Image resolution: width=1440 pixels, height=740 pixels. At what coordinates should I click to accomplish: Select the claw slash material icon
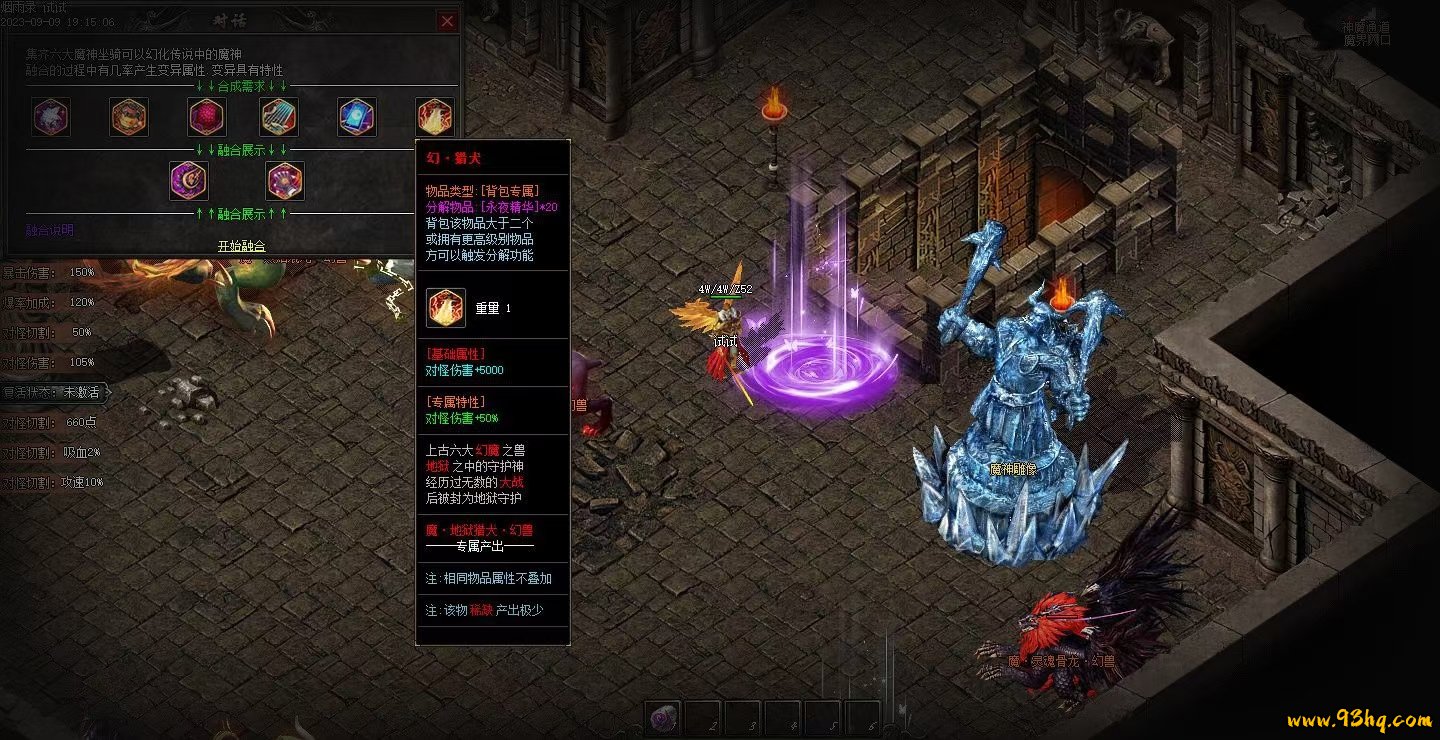click(279, 117)
